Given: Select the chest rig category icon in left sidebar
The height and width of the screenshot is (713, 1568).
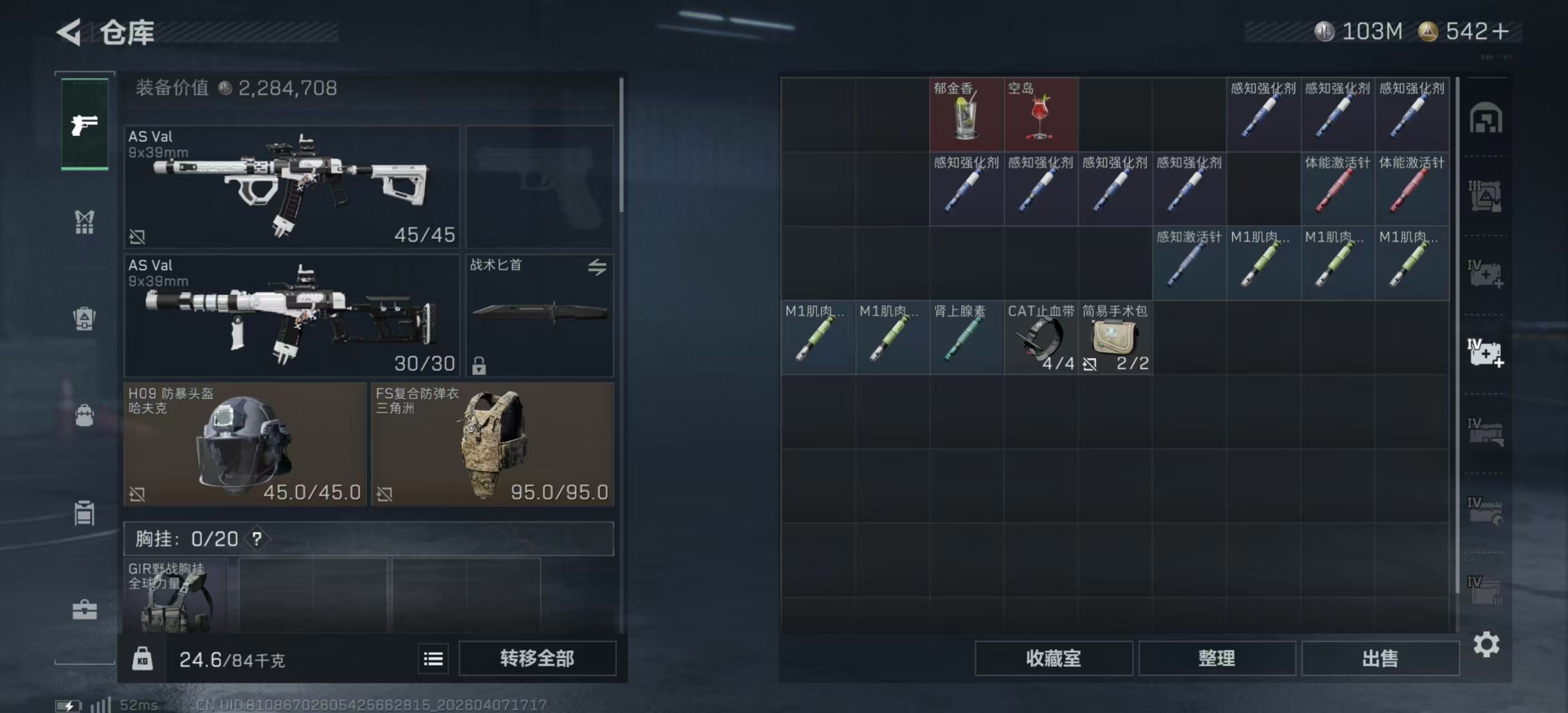Looking at the screenshot, I should [x=85, y=222].
